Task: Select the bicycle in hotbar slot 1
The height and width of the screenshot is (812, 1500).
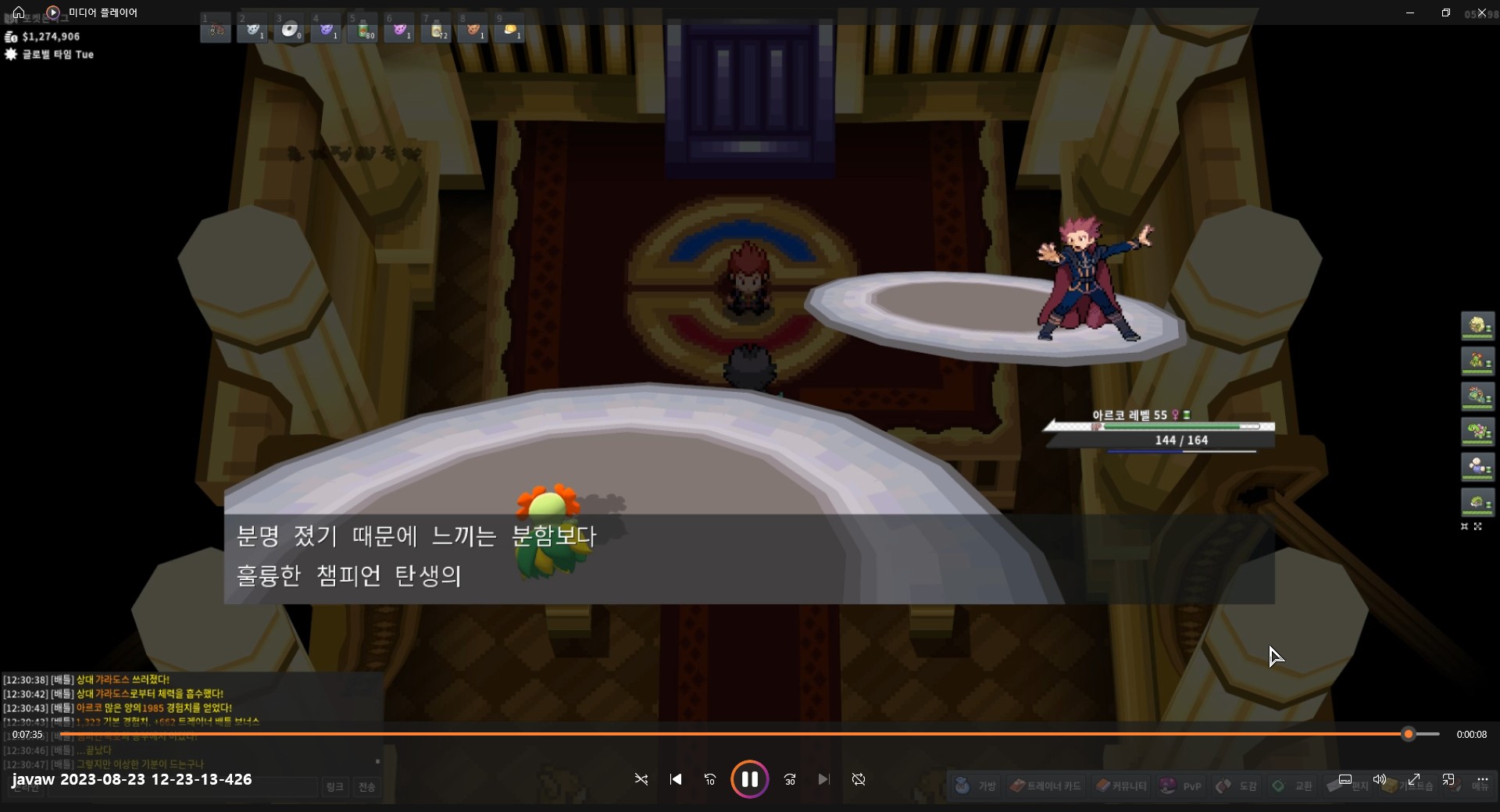Action: point(216,30)
